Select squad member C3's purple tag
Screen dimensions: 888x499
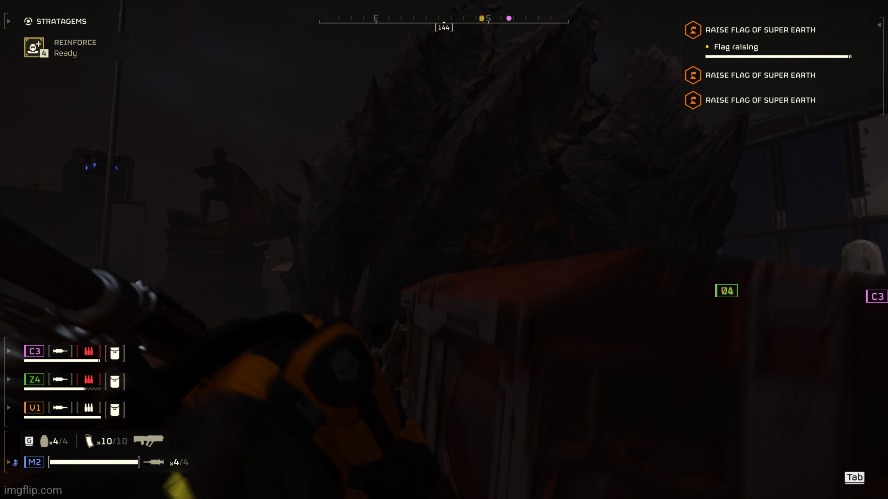pos(34,351)
